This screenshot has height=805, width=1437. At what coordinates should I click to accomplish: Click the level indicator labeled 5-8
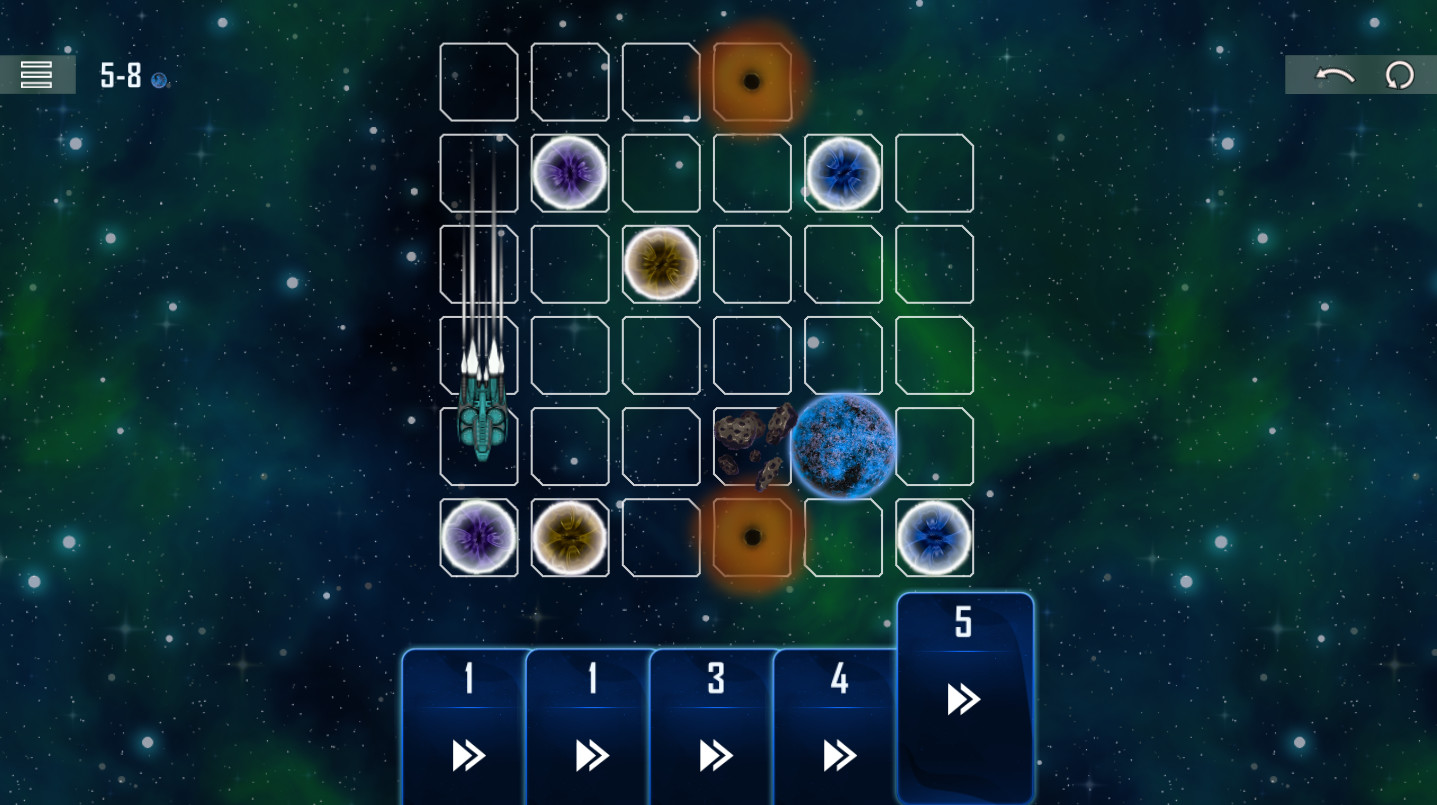point(119,76)
